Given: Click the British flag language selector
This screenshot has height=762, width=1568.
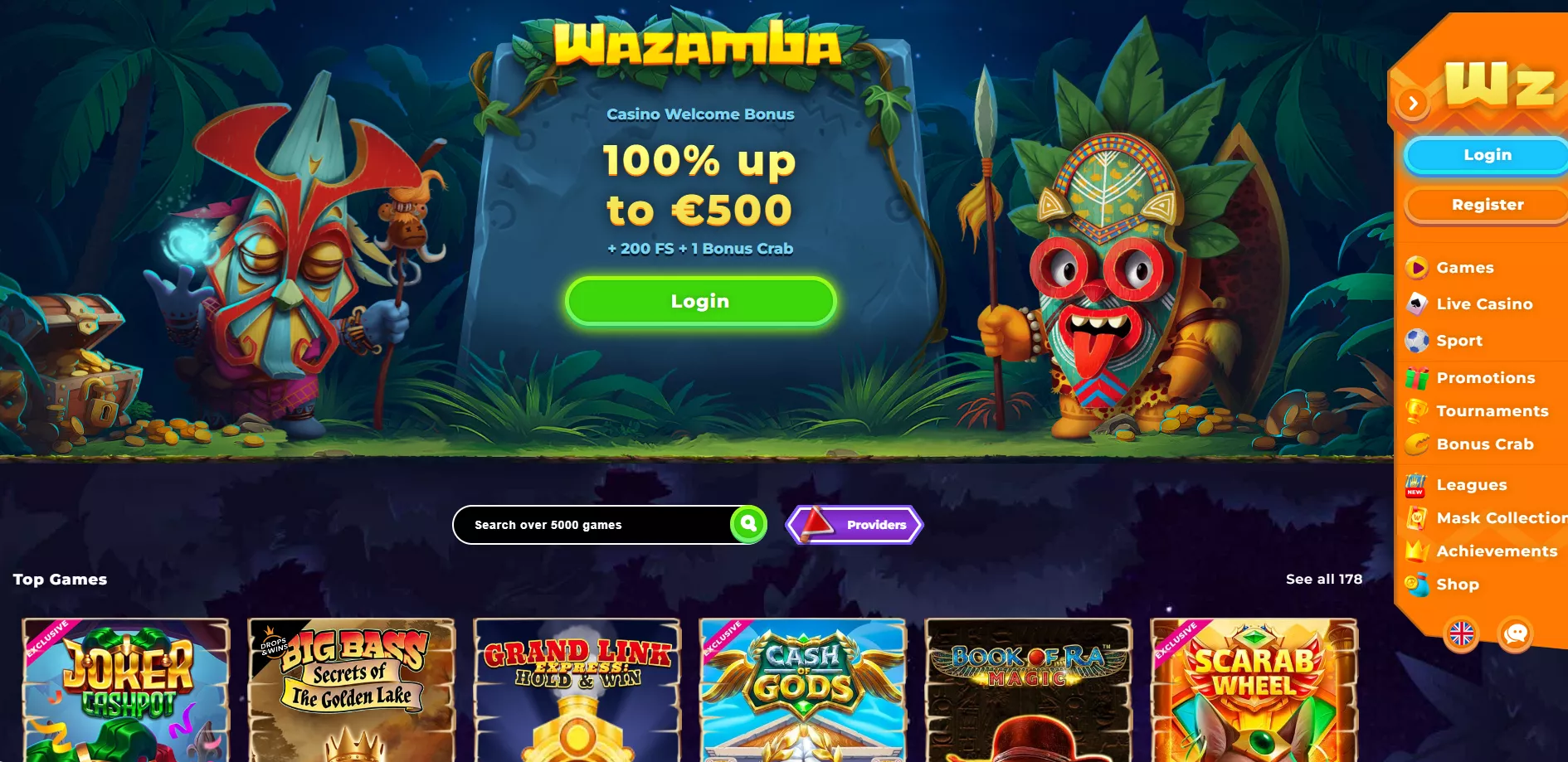Looking at the screenshot, I should (x=1463, y=635).
